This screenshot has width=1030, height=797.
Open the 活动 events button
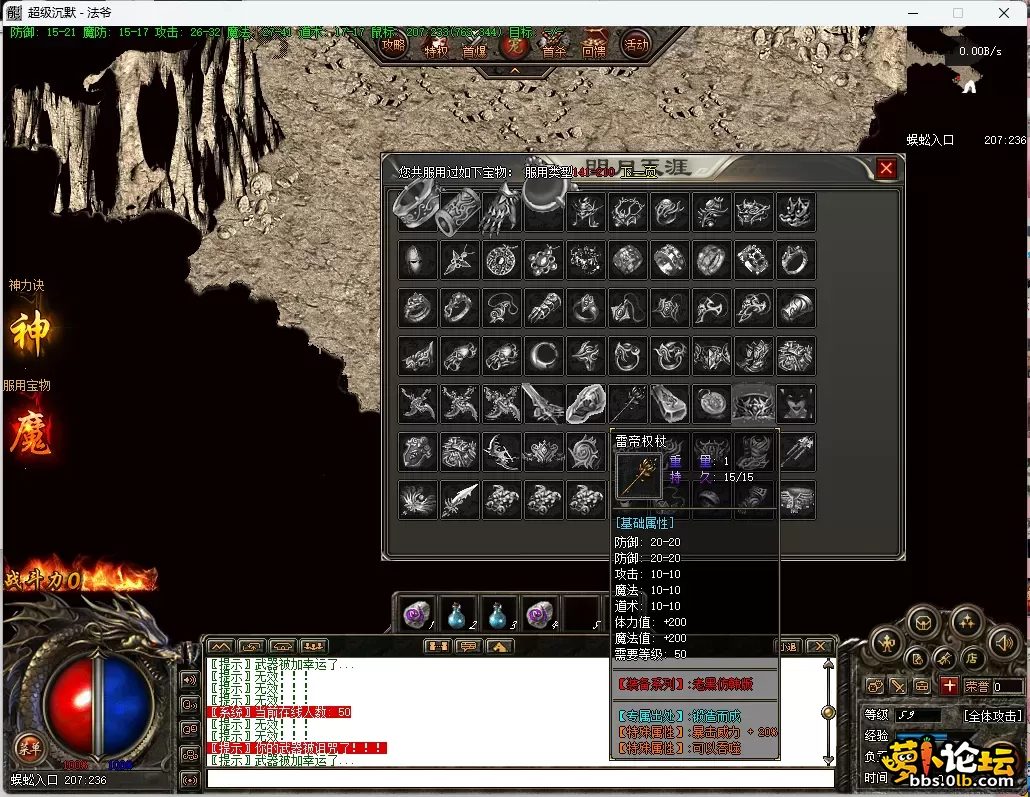click(x=636, y=44)
